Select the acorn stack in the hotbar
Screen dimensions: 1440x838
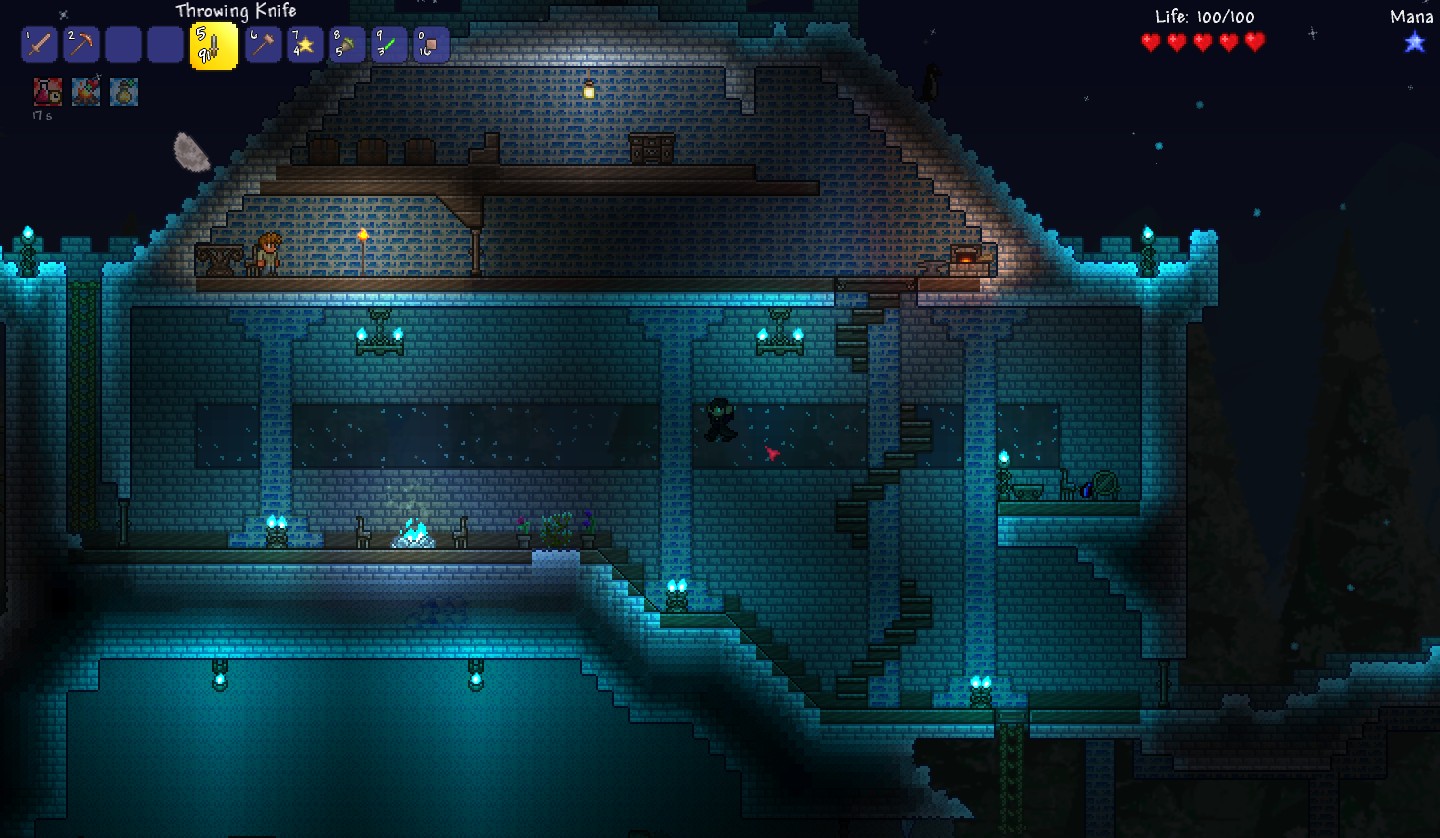pyautogui.click(x=347, y=45)
